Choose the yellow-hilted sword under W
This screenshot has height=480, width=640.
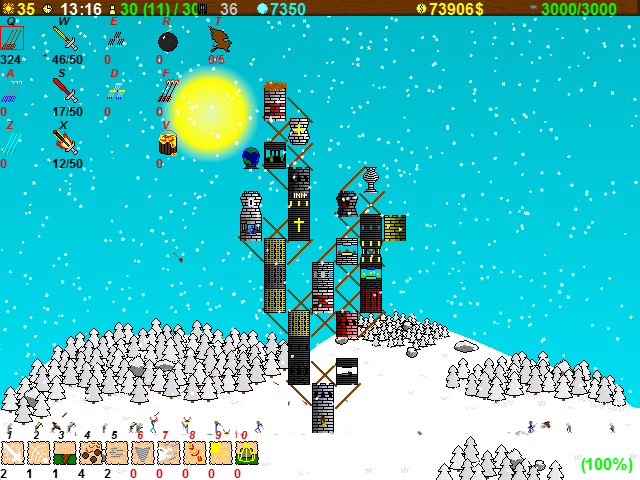coord(65,39)
